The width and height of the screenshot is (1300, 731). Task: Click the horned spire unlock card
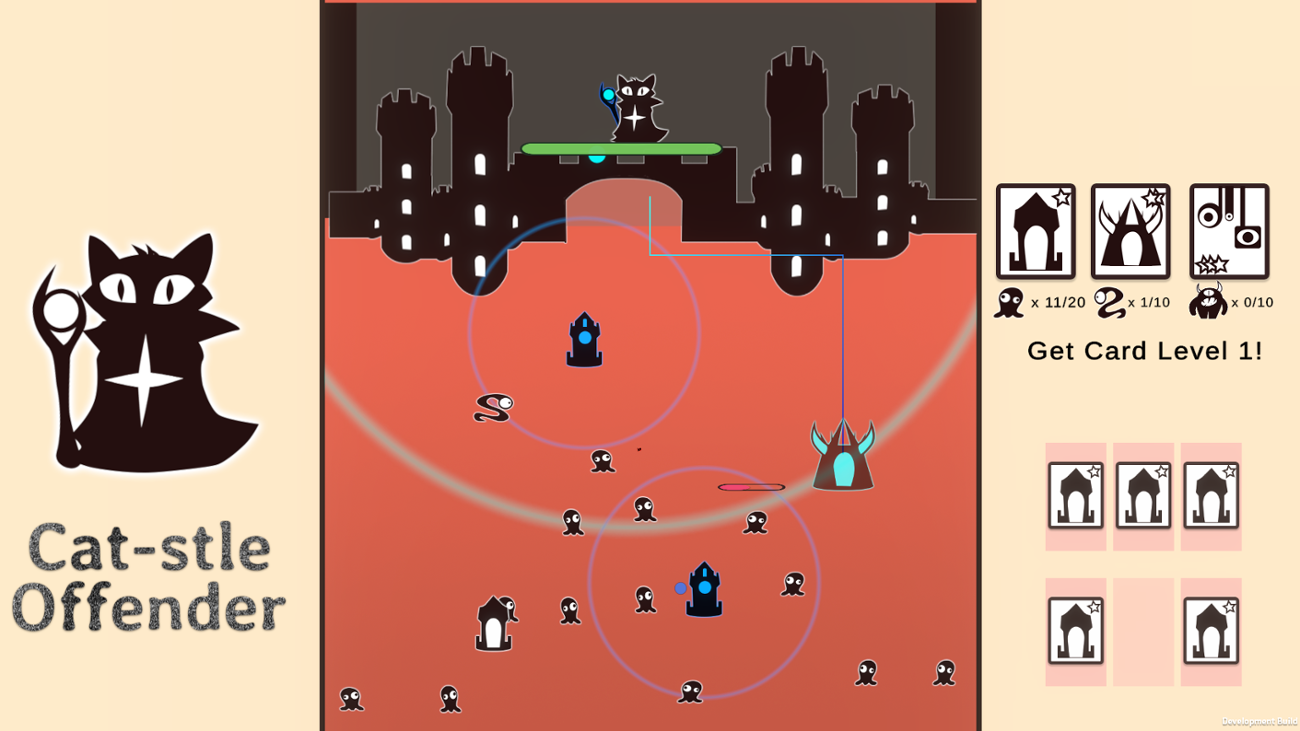click(x=1130, y=232)
